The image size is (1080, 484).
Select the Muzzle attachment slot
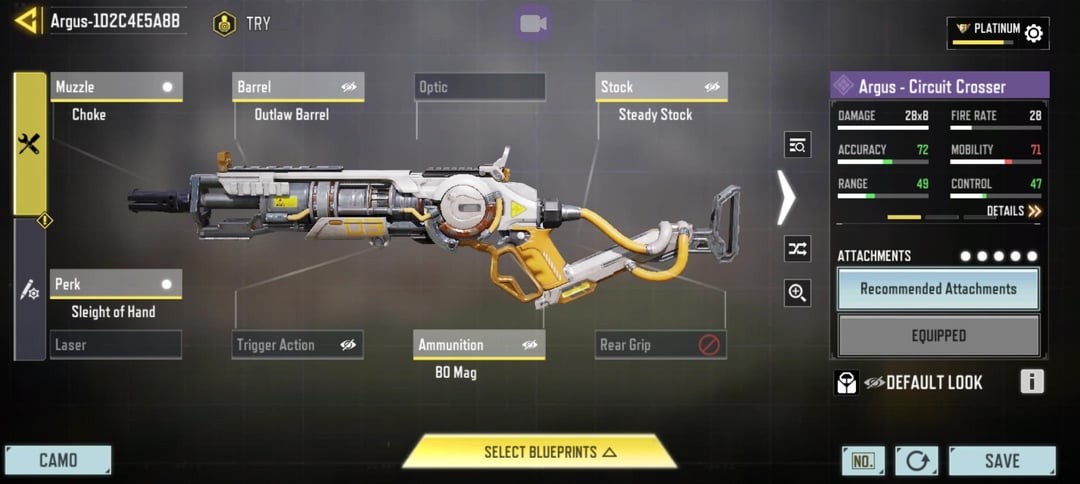coord(116,87)
